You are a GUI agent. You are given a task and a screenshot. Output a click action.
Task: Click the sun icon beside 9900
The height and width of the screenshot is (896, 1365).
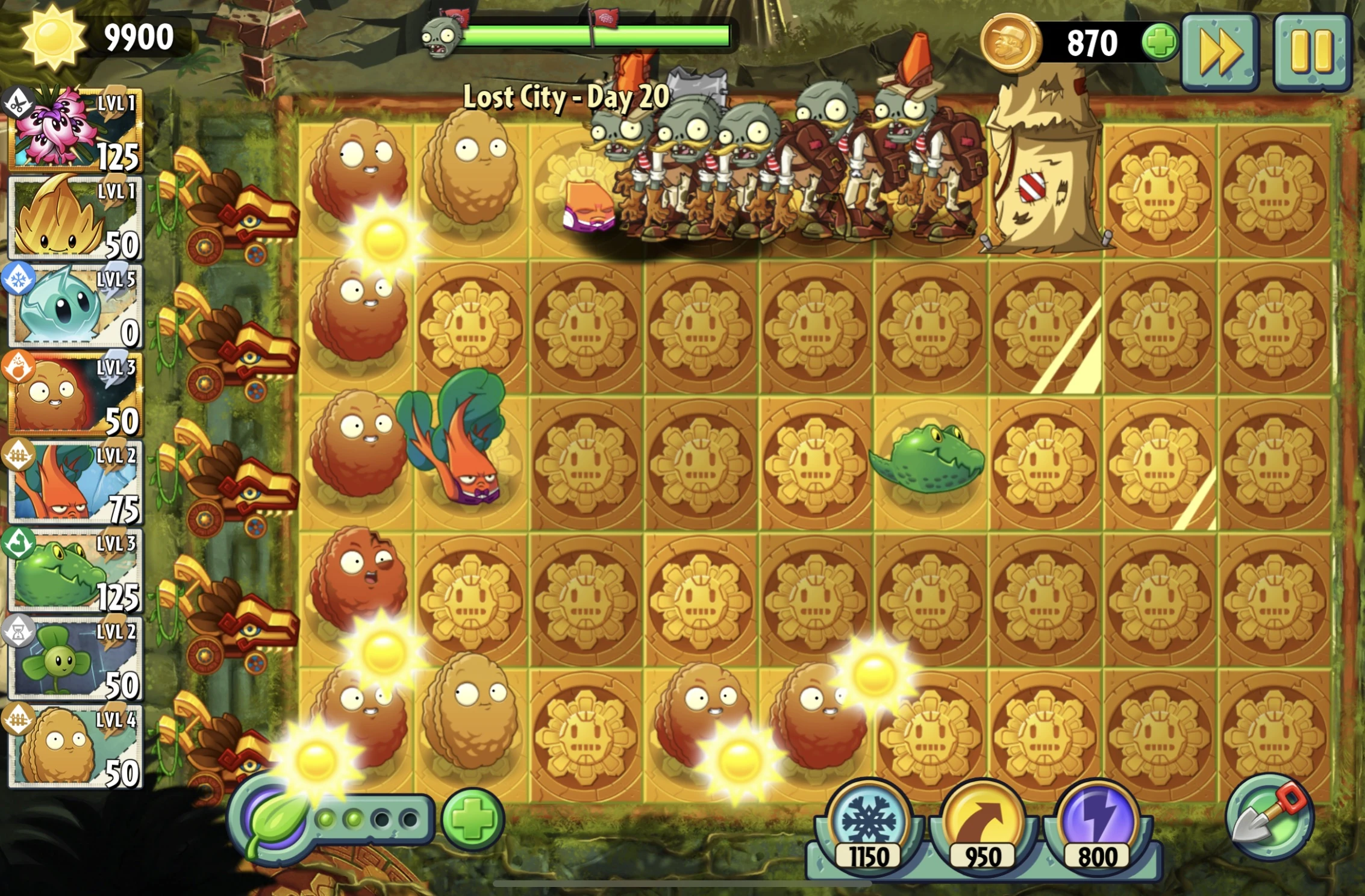pos(54,37)
